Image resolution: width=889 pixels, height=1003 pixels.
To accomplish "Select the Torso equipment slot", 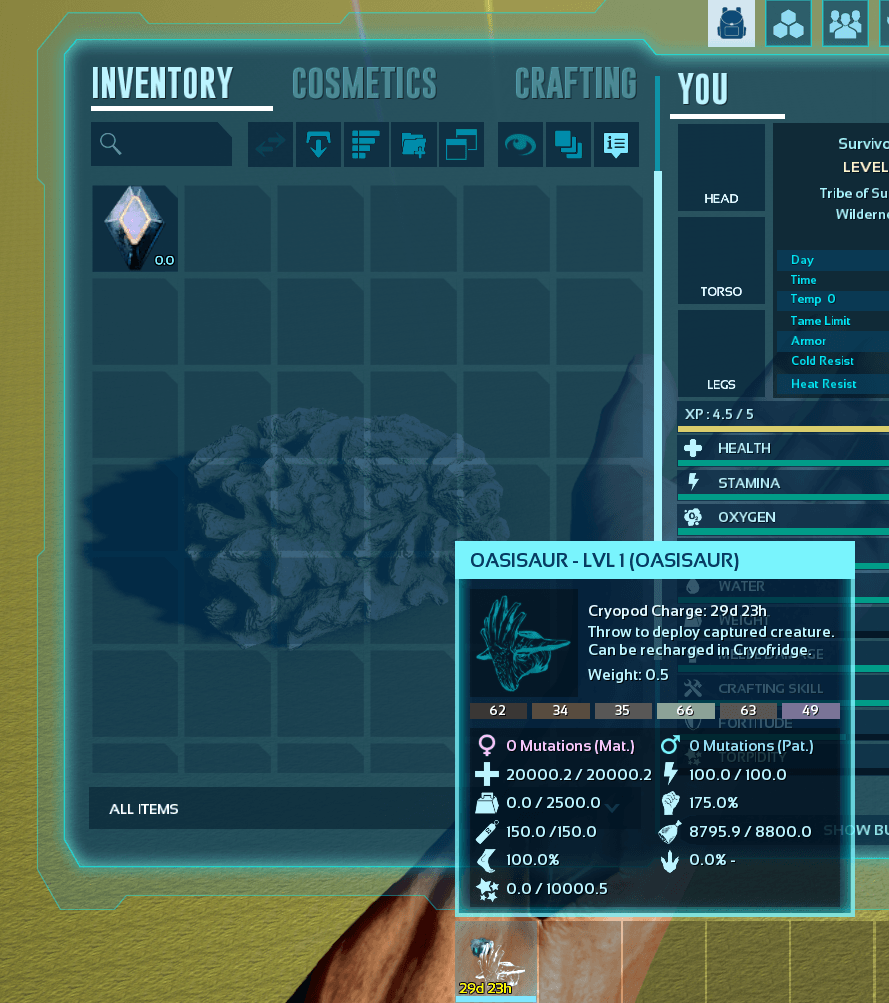I will pyautogui.click(x=721, y=260).
